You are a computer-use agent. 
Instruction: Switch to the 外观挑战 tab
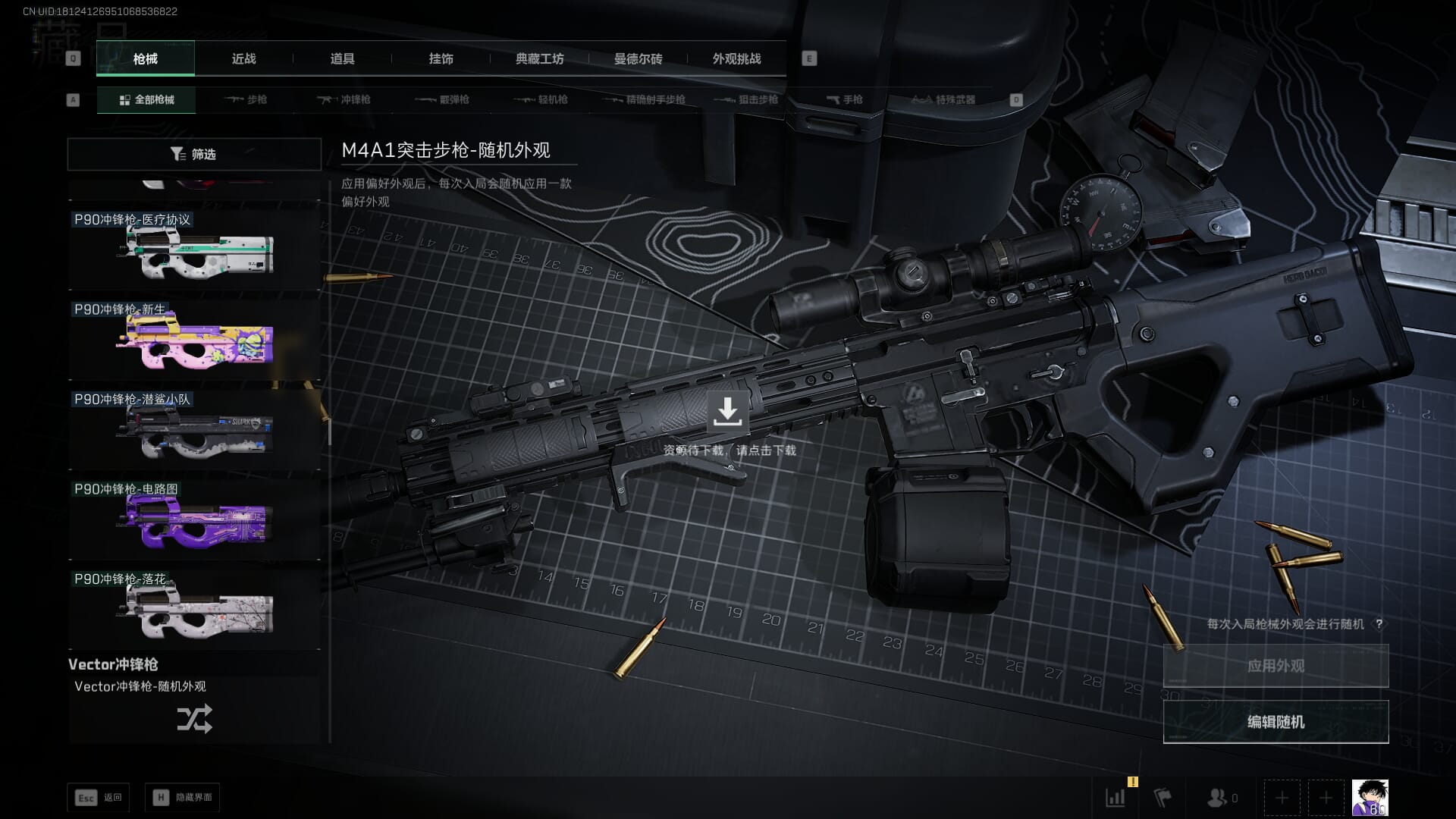click(x=736, y=58)
